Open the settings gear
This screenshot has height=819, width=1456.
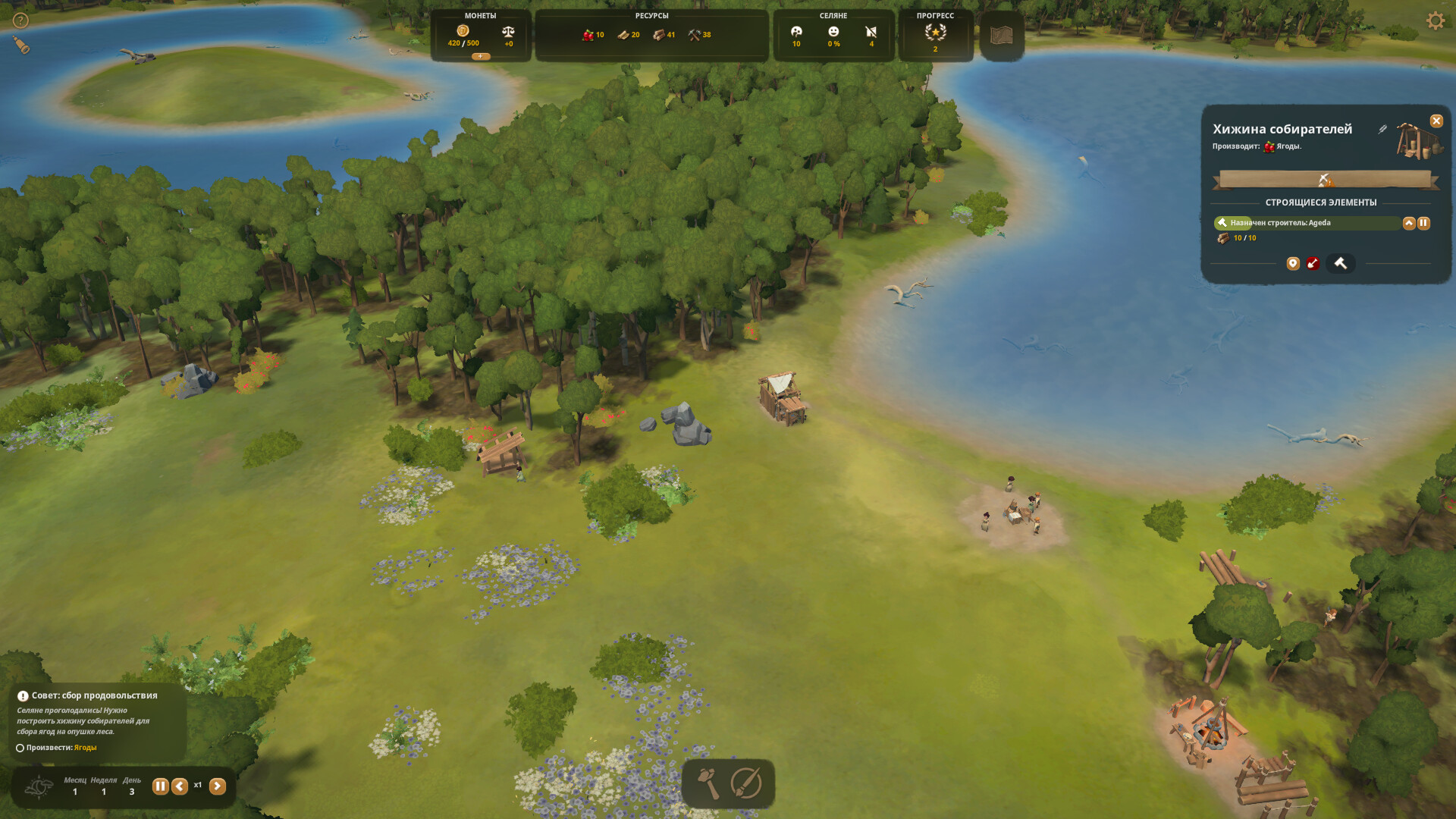point(1435,20)
